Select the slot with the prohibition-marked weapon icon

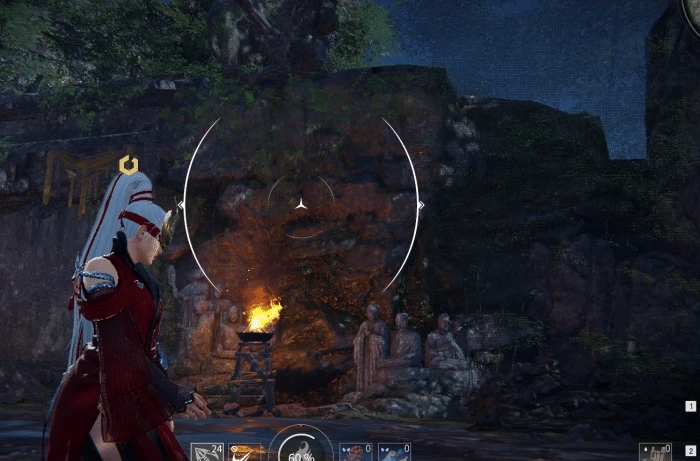tap(244, 452)
